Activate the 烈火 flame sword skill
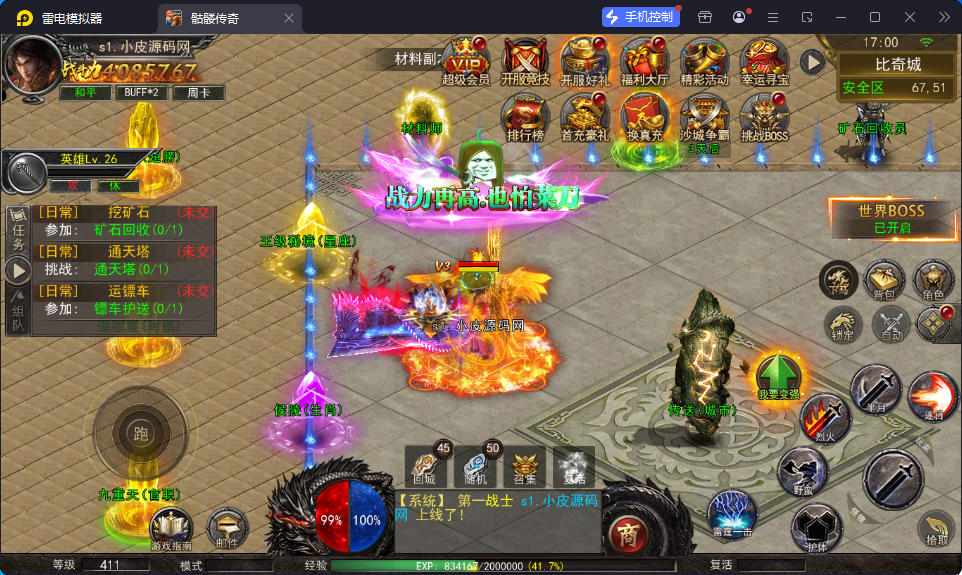The width and height of the screenshot is (962, 575). coord(825,417)
